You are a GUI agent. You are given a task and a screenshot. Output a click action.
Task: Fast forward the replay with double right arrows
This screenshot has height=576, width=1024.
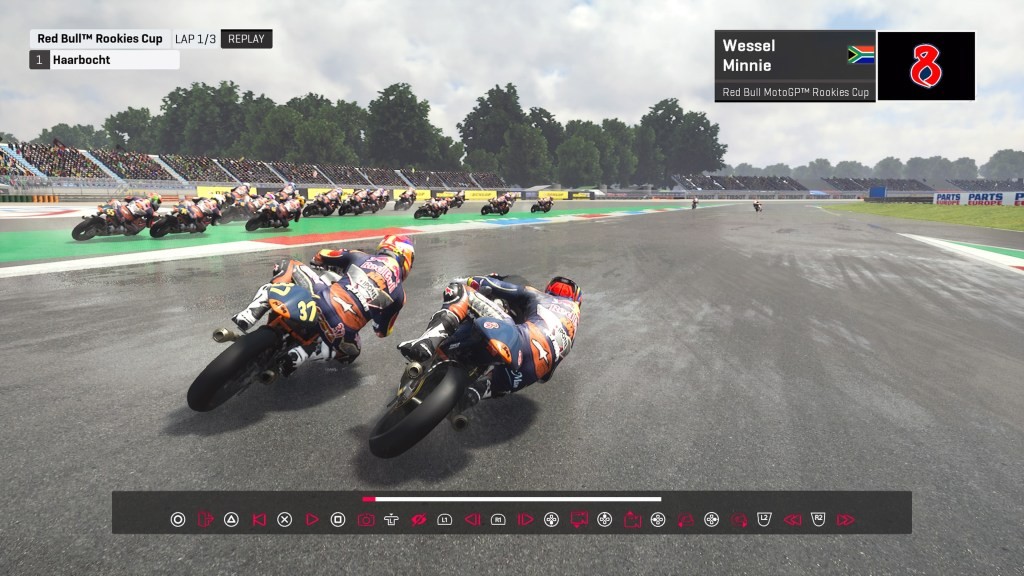(845, 519)
